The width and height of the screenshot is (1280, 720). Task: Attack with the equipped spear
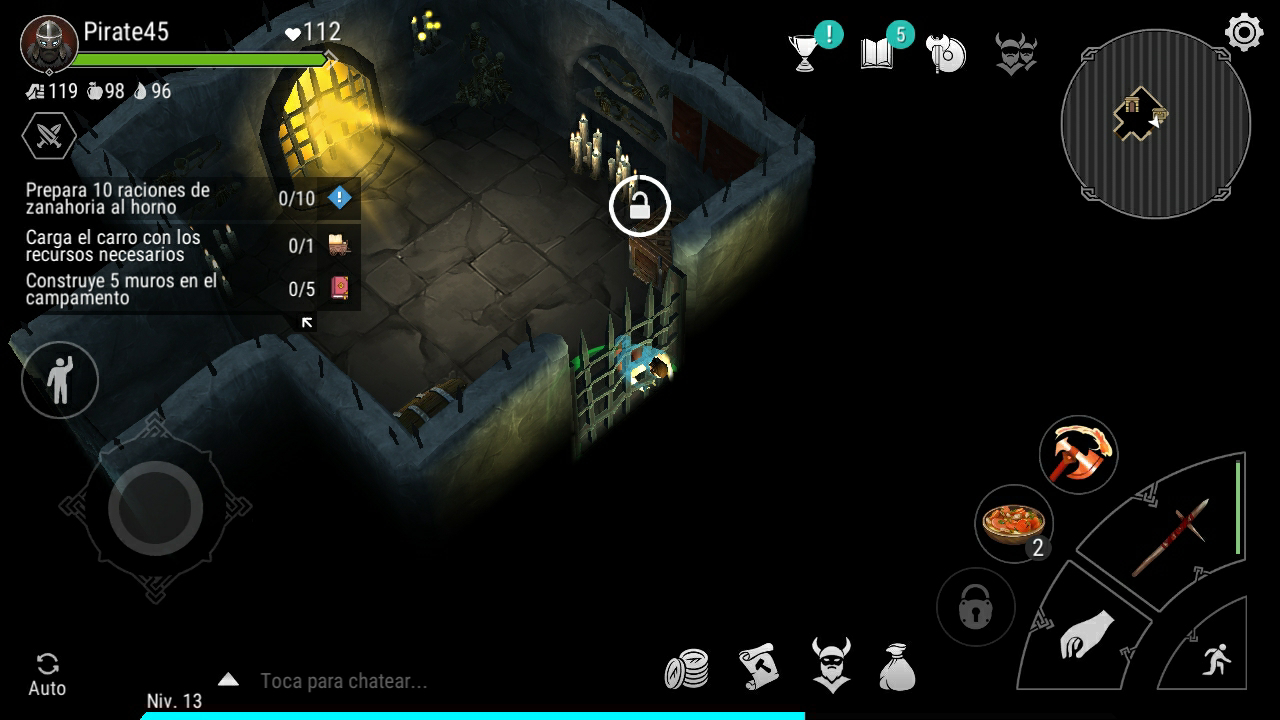point(1171,538)
